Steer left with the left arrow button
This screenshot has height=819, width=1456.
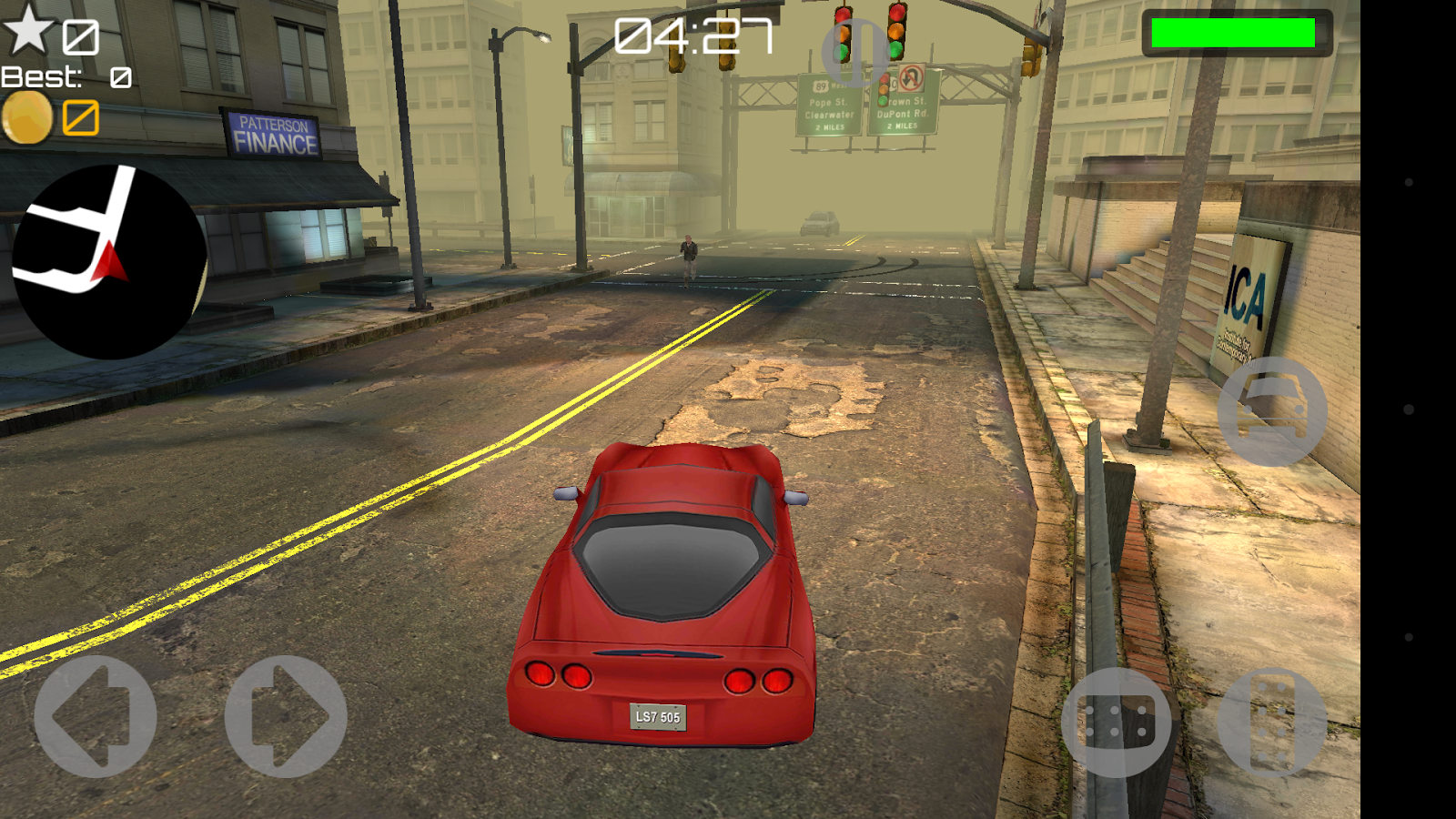[96, 716]
